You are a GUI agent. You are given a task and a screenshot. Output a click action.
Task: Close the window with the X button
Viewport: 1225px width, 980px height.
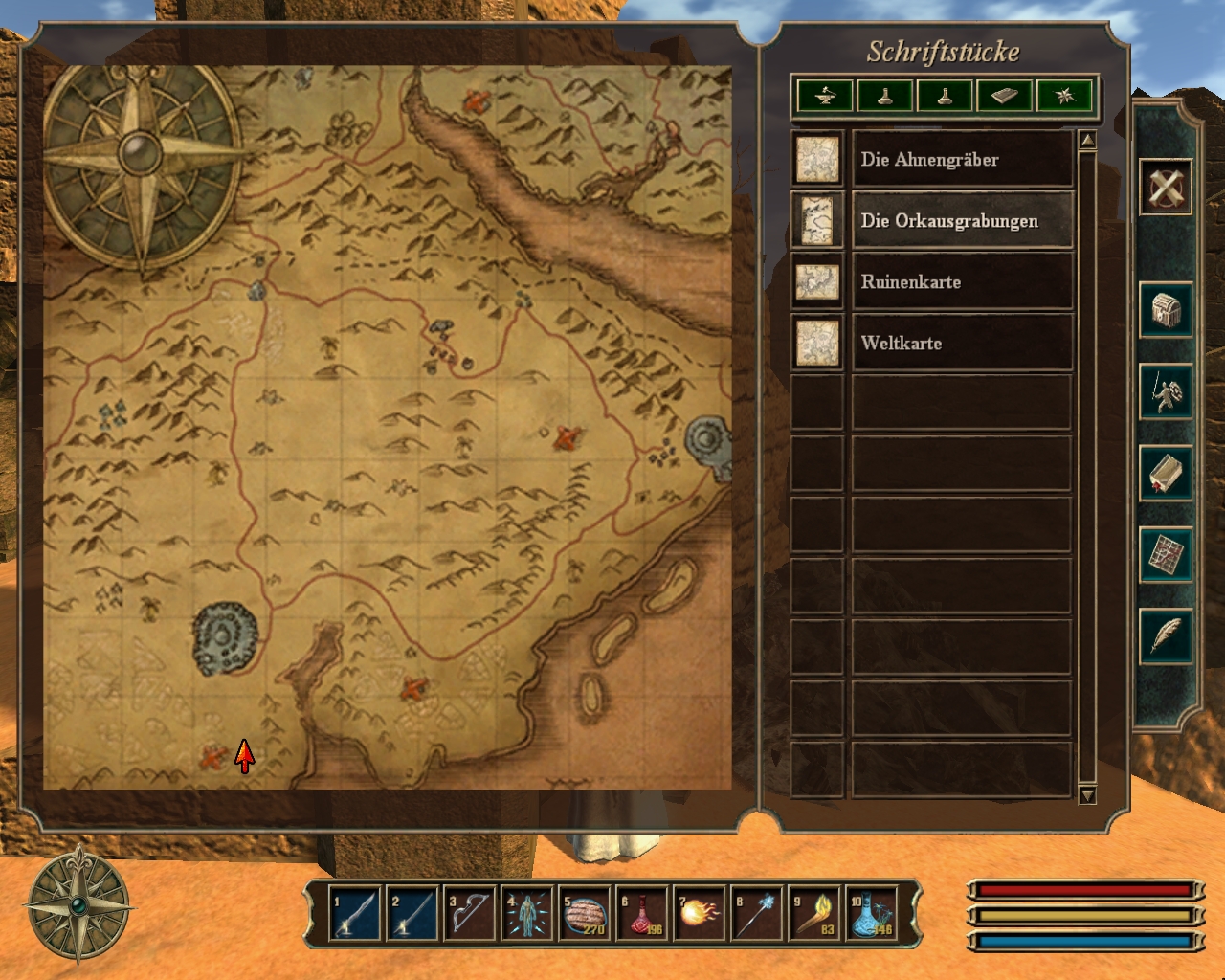[1166, 186]
